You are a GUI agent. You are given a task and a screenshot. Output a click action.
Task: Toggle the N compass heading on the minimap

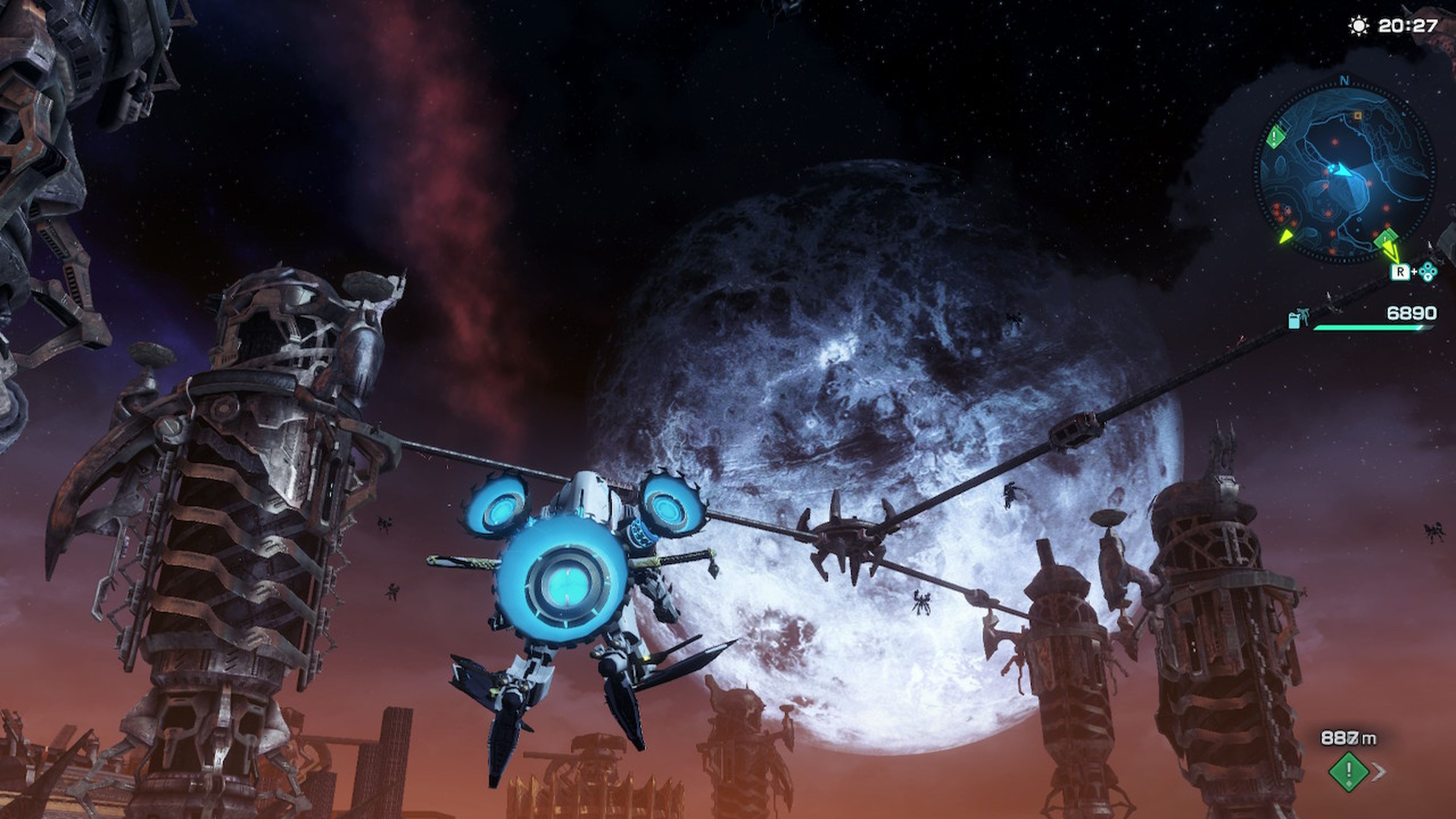coord(1344,80)
